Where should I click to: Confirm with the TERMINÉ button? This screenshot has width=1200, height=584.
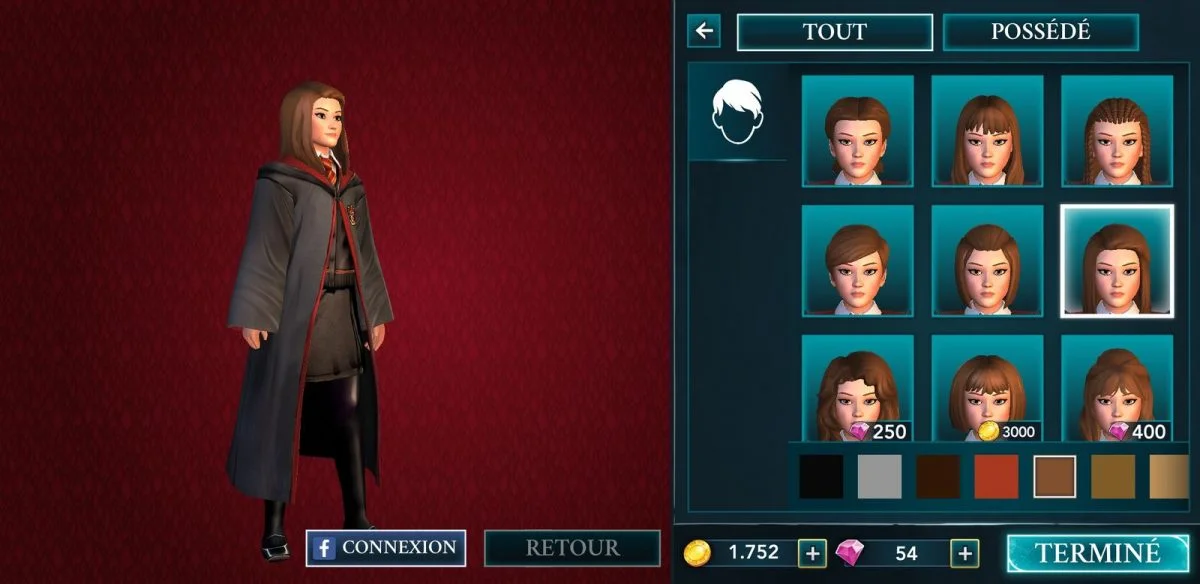pos(1097,553)
